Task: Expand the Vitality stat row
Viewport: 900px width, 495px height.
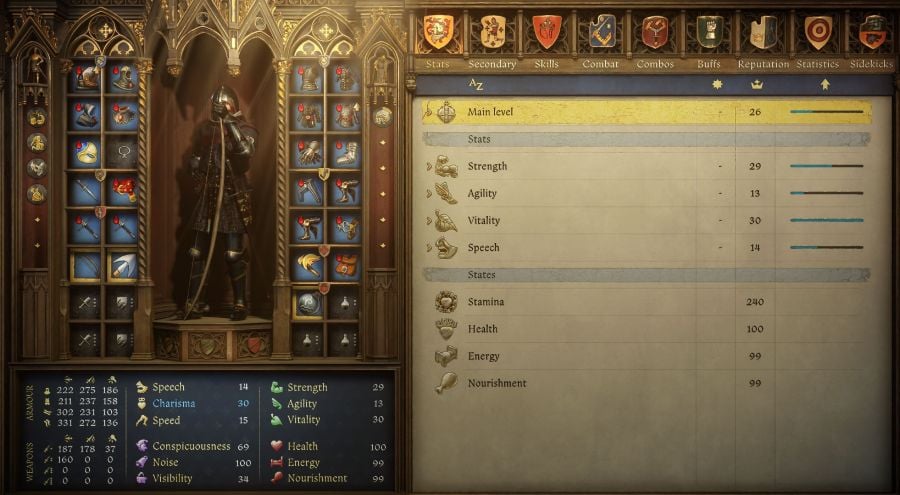Action: pyautogui.click(x=430, y=220)
